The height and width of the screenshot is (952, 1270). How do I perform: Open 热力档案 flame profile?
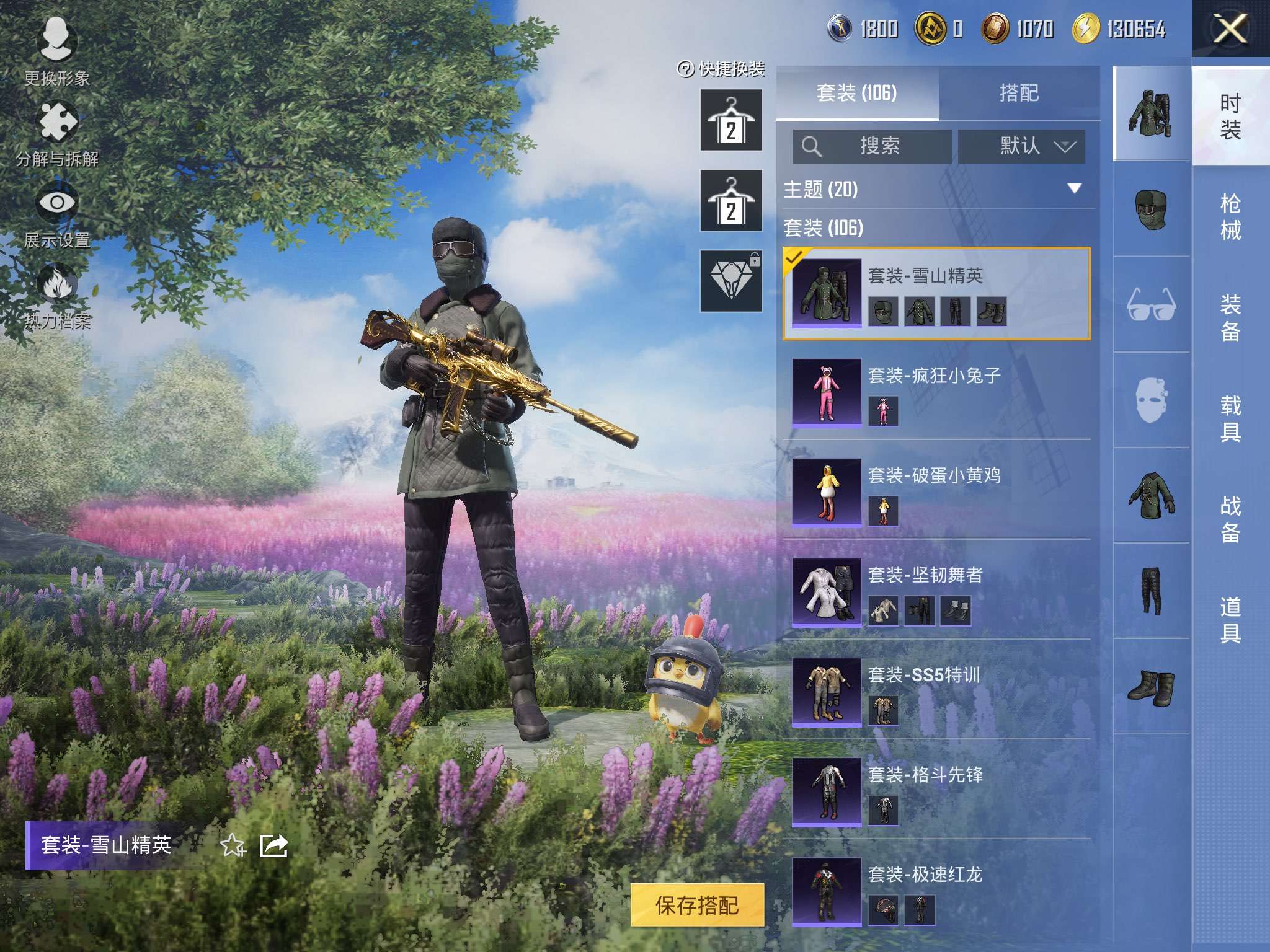(57, 294)
